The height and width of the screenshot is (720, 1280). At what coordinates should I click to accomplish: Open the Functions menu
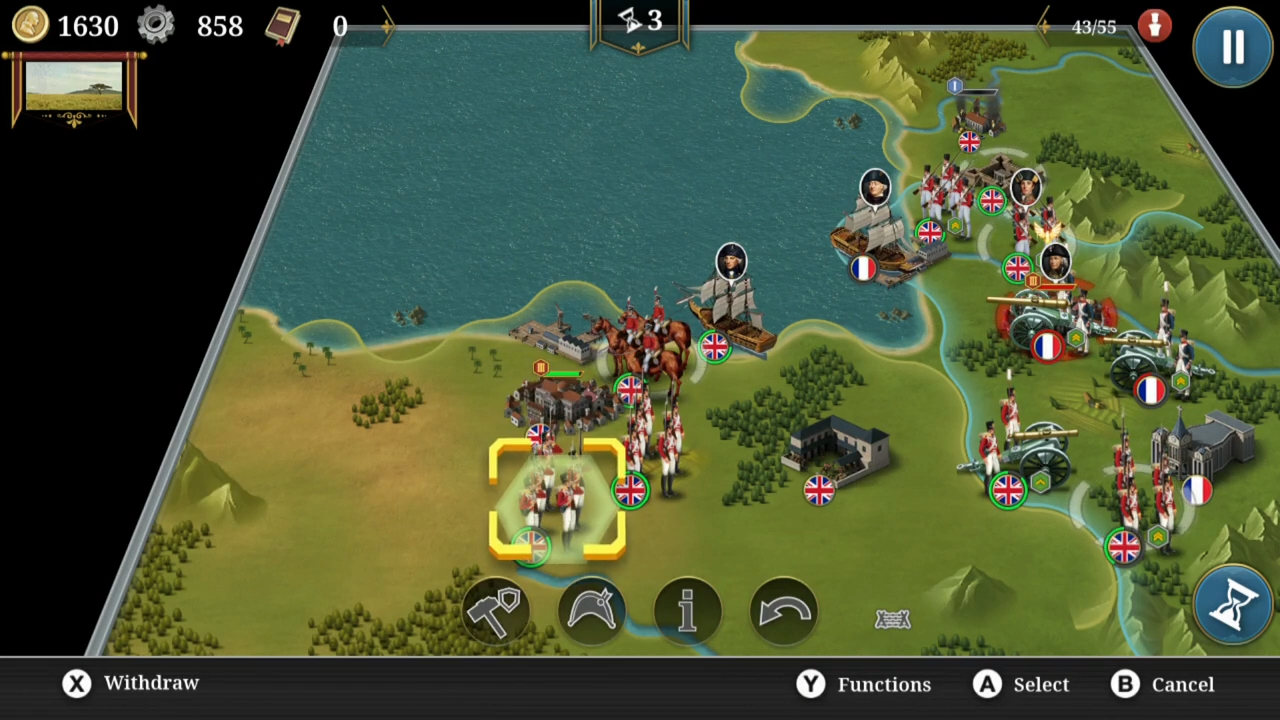coord(862,684)
